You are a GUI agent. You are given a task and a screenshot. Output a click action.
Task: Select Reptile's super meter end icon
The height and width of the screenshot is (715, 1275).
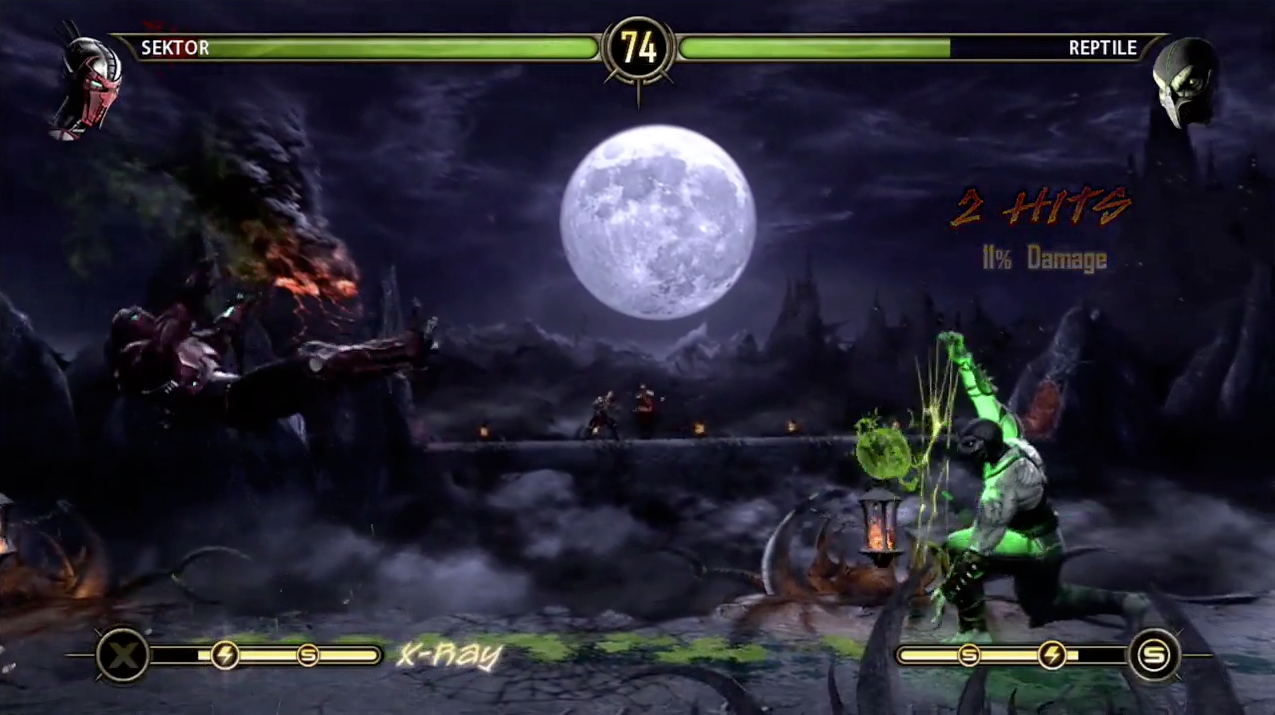[x=1153, y=656]
